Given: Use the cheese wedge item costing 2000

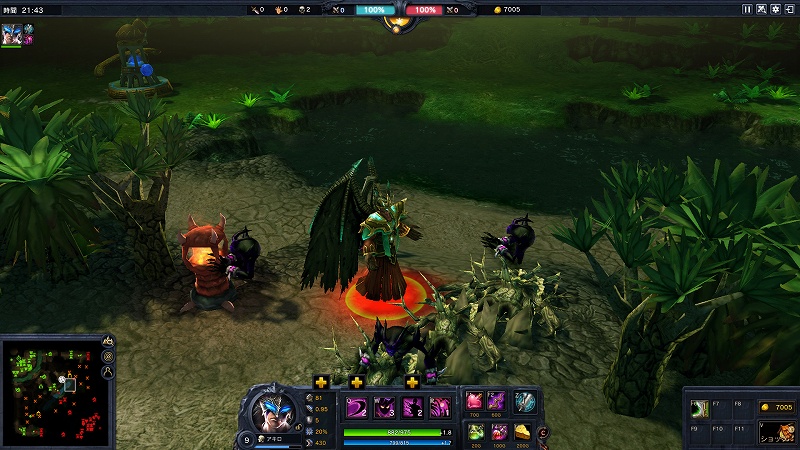Looking at the screenshot, I should pos(520,432).
